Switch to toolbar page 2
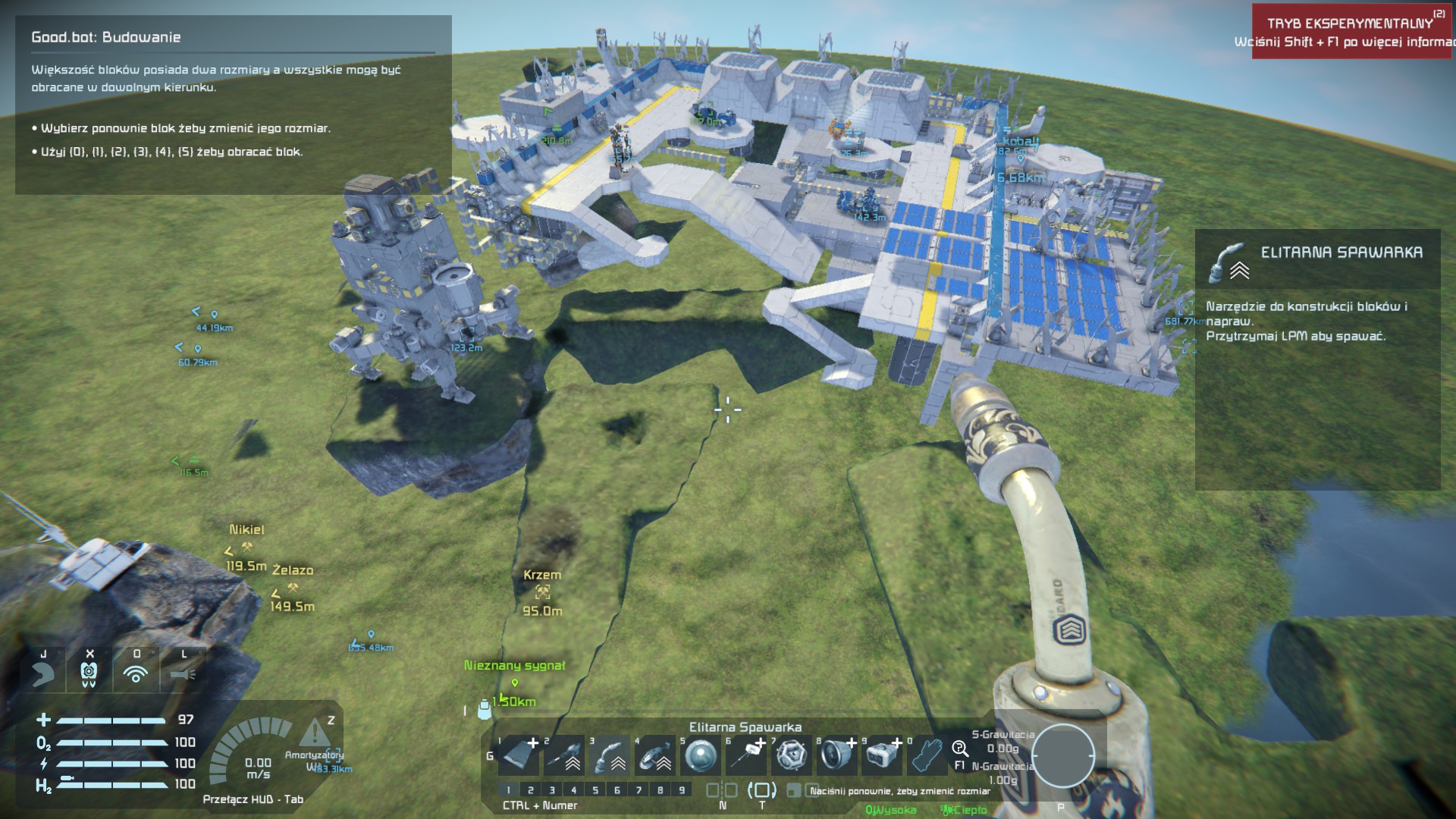 (x=530, y=790)
